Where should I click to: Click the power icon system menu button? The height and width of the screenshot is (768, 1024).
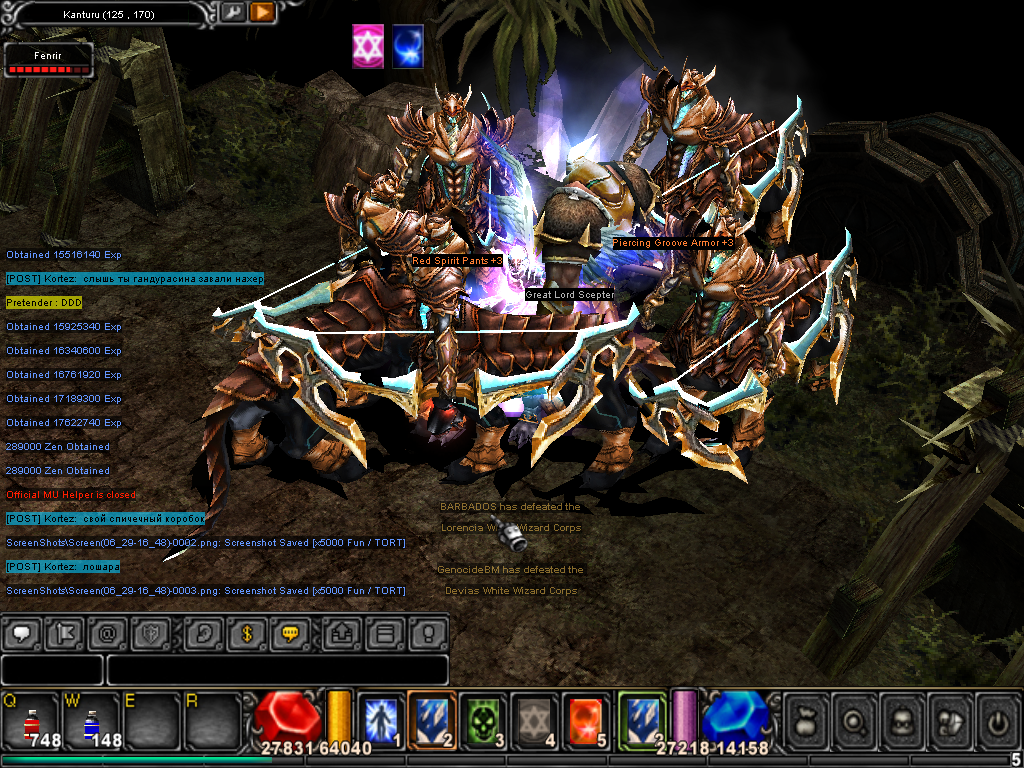coord(996,719)
